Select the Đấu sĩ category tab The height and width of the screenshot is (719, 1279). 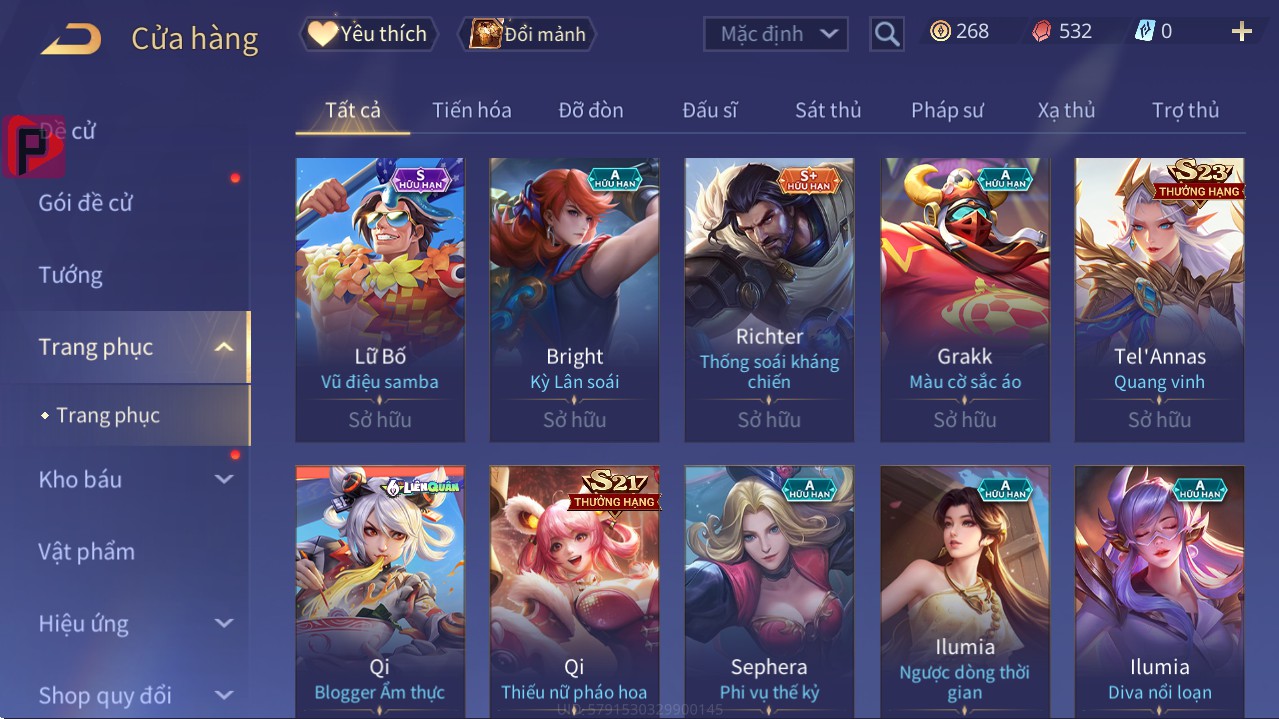point(709,110)
